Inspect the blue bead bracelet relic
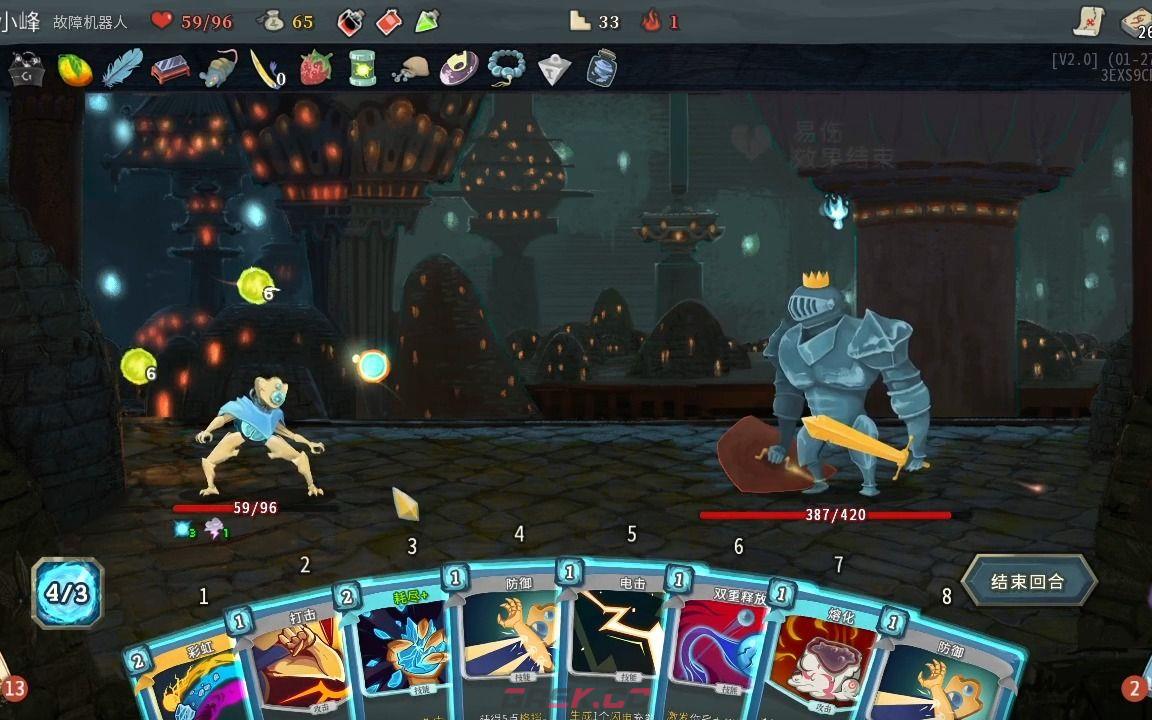Screen dimensions: 1152x720 click(x=506, y=69)
